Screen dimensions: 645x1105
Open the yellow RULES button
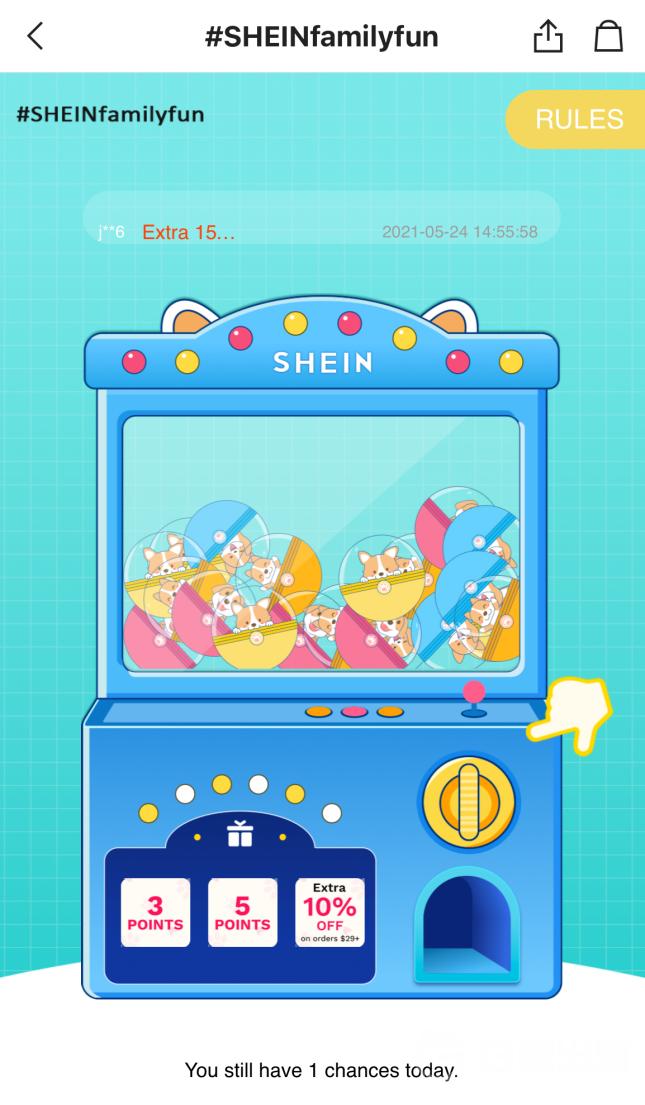pyautogui.click(x=578, y=120)
